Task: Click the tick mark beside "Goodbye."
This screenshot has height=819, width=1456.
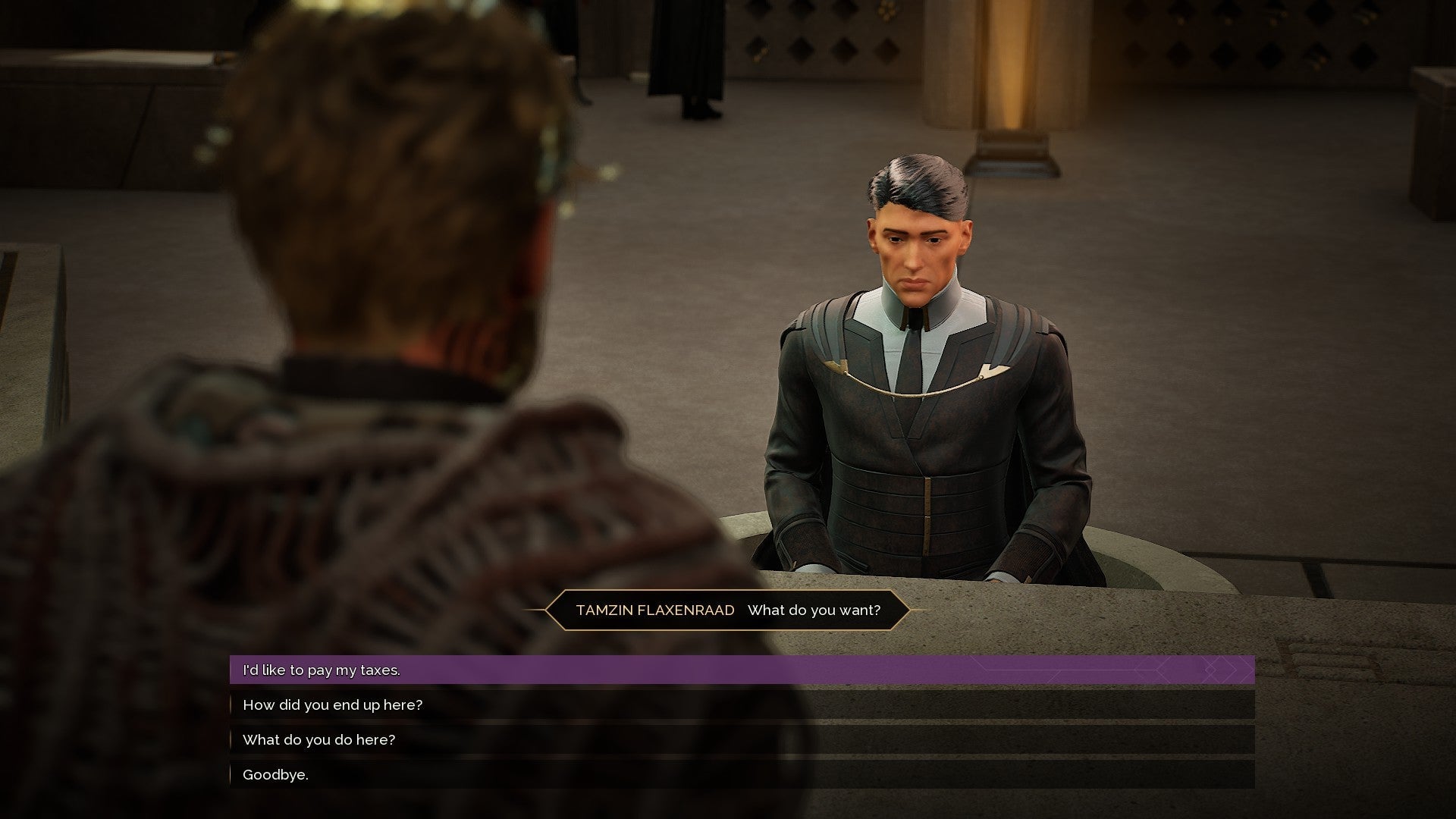Action: click(231, 775)
